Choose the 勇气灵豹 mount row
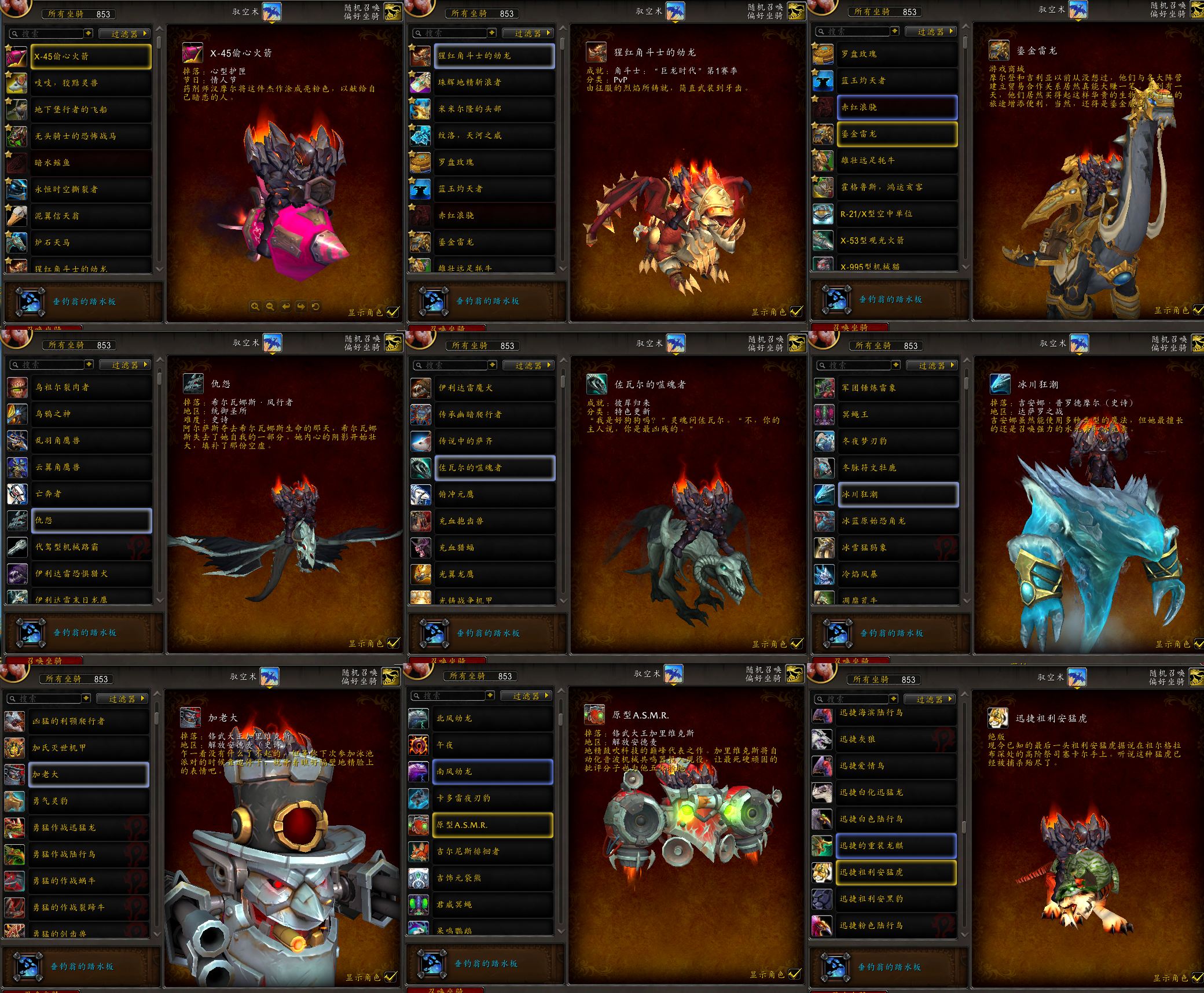Image resolution: width=1204 pixels, height=993 pixels. click(x=89, y=801)
